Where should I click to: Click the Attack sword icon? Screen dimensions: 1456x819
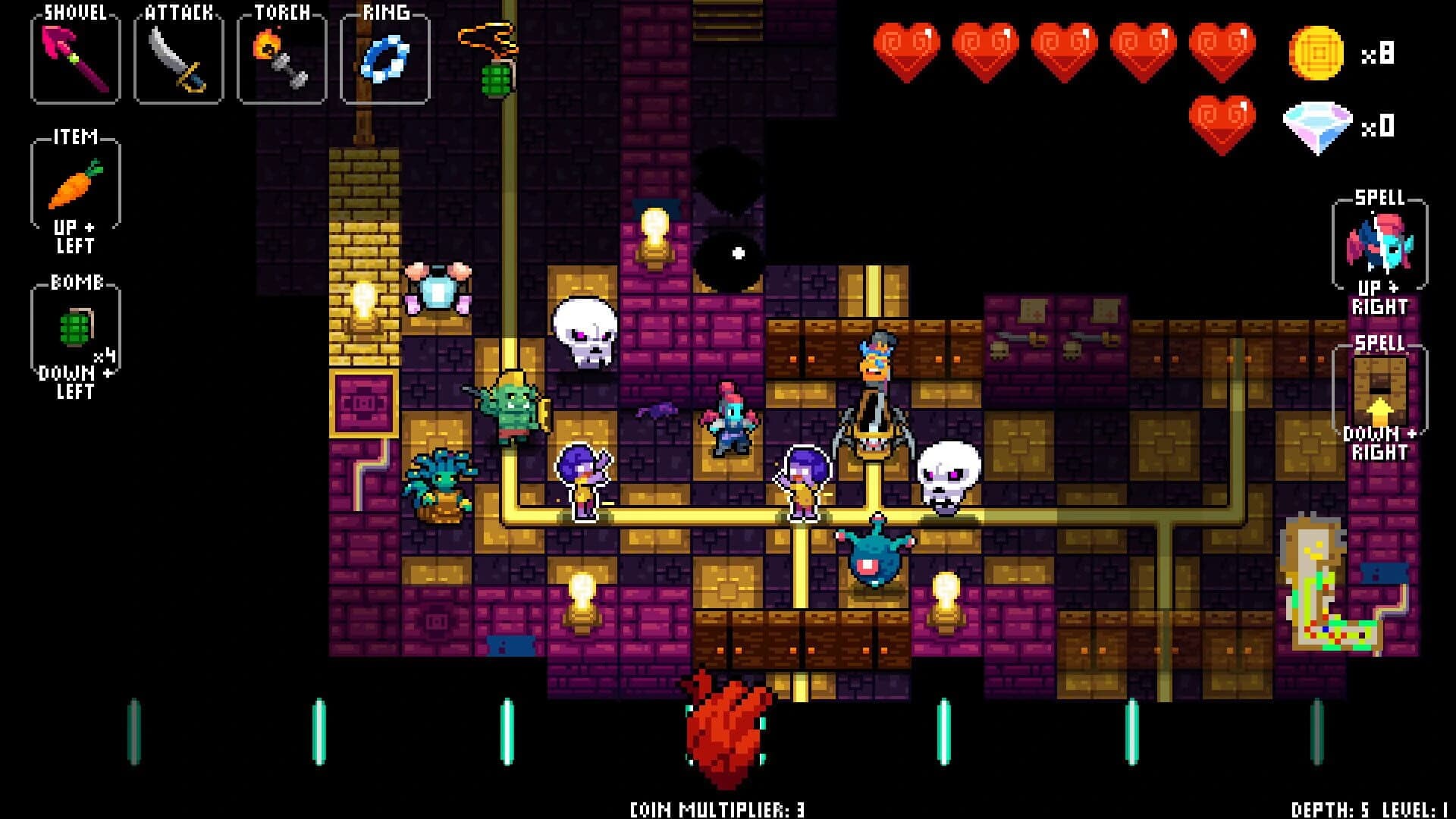pos(176,57)
